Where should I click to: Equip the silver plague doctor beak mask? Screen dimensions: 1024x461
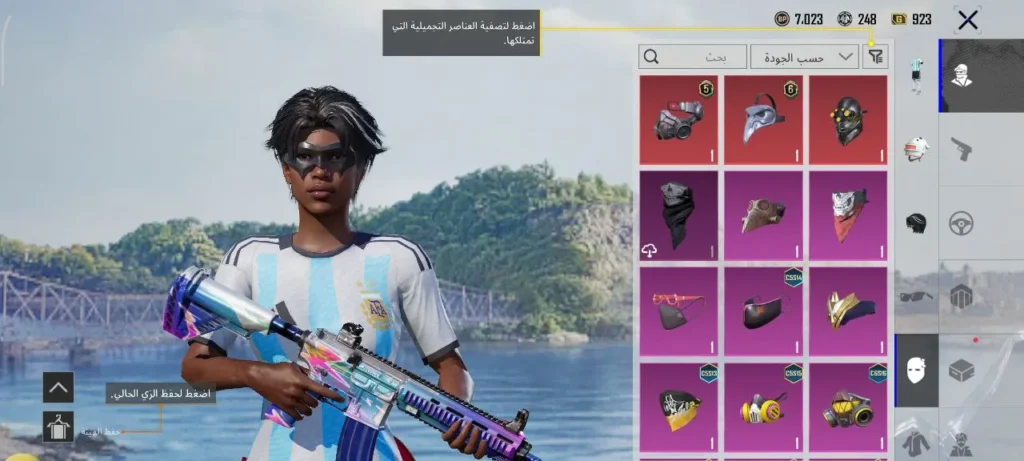pos(763,120)
